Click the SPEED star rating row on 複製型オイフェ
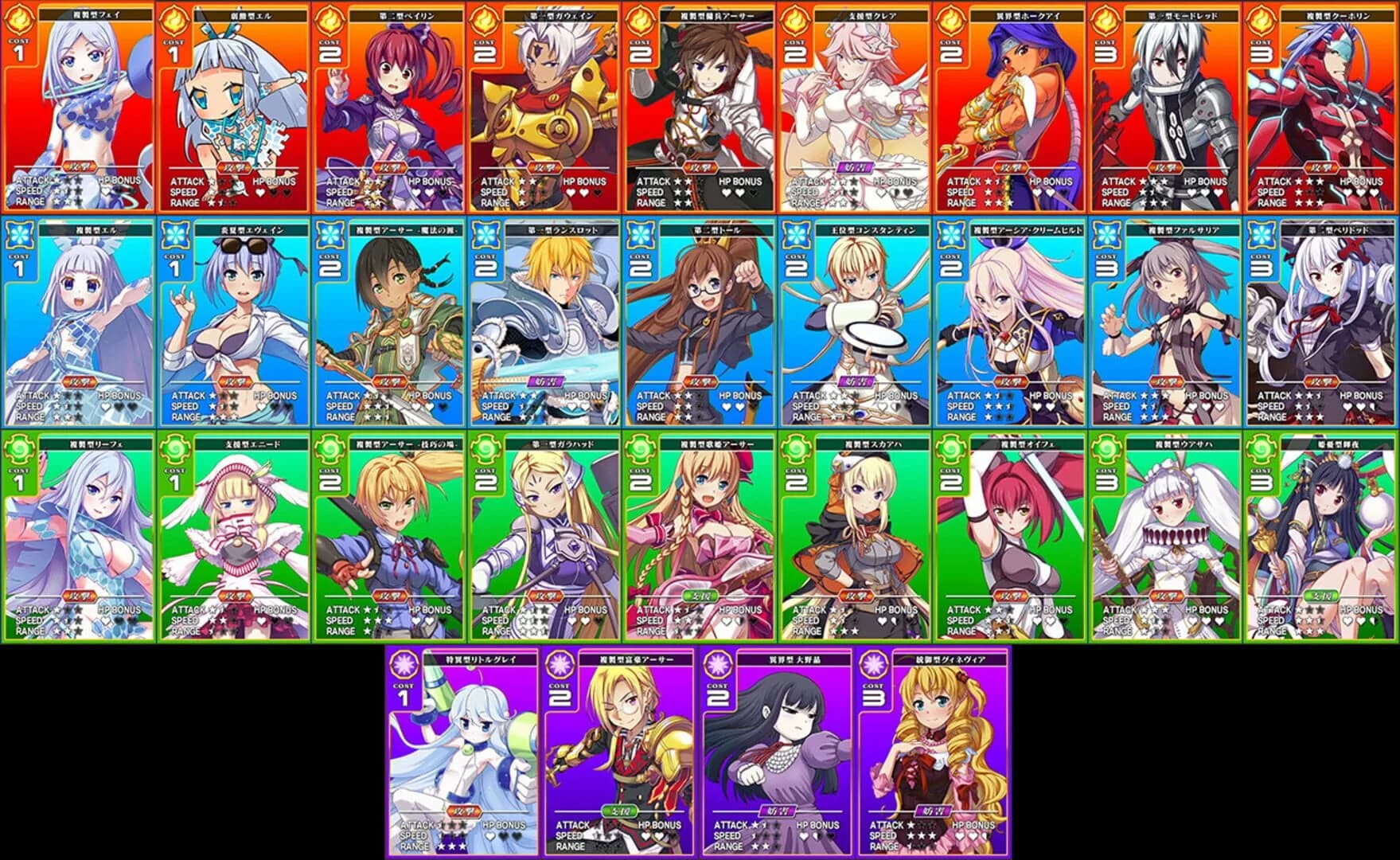 pyautogui.click(x=1004, y=620)
